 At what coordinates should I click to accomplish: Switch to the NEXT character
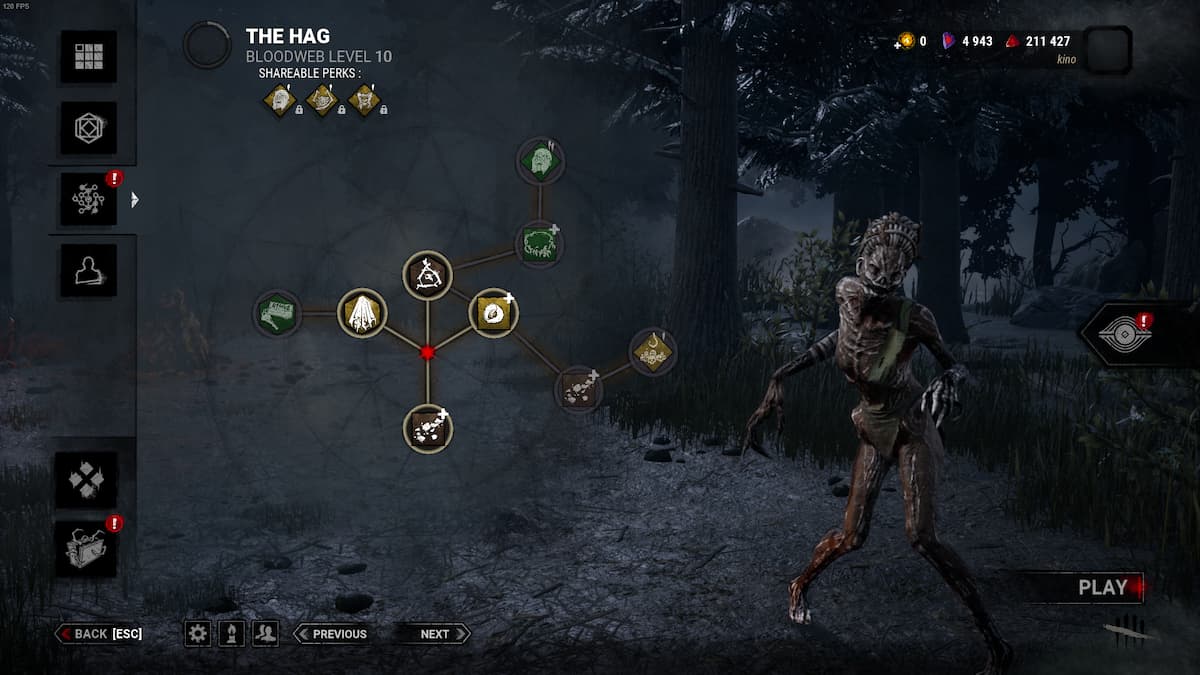433,634
